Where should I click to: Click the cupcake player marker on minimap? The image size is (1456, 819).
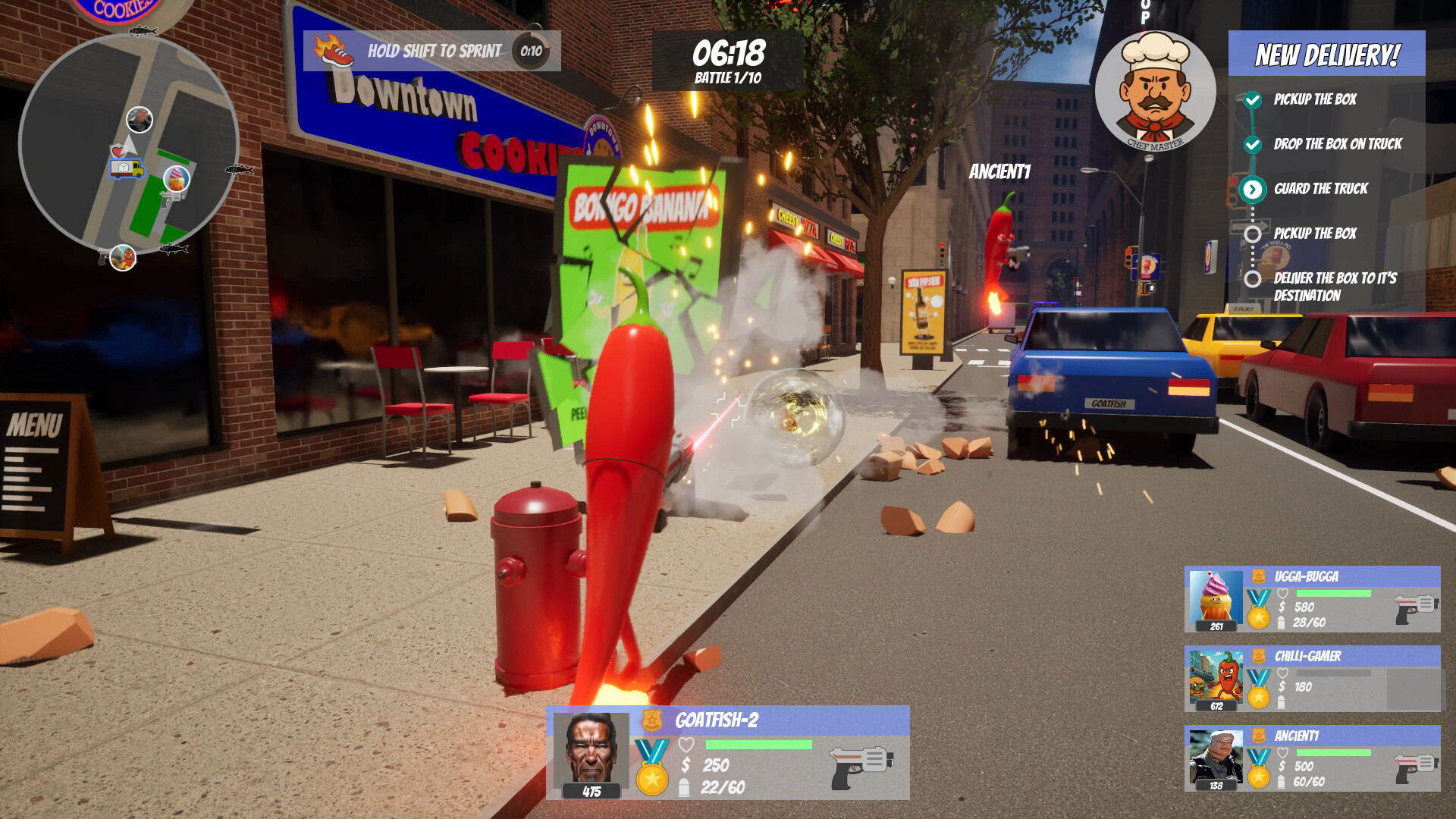(177, 179)
